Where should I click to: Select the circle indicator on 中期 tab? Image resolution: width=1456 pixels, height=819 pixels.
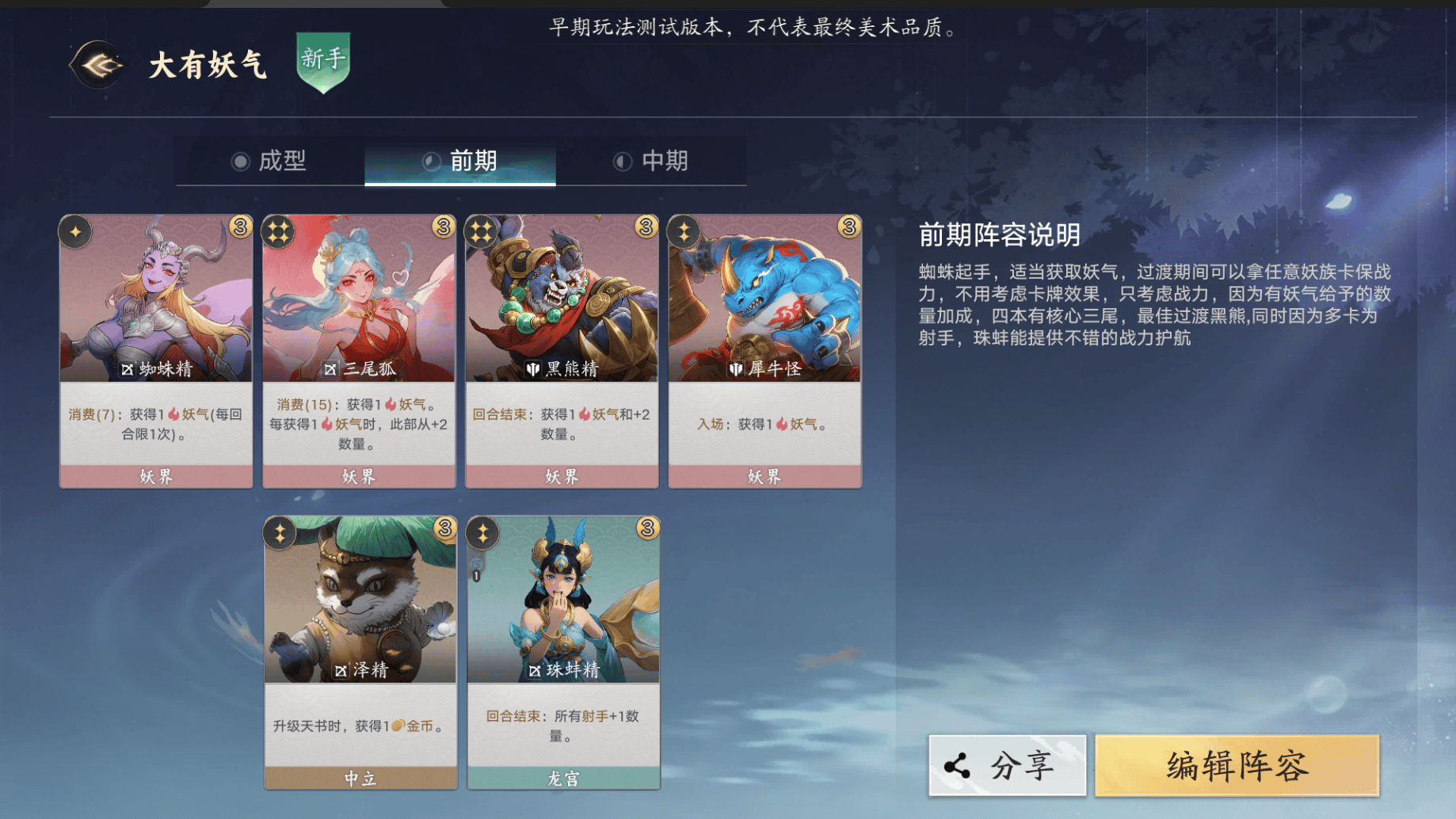623,162
